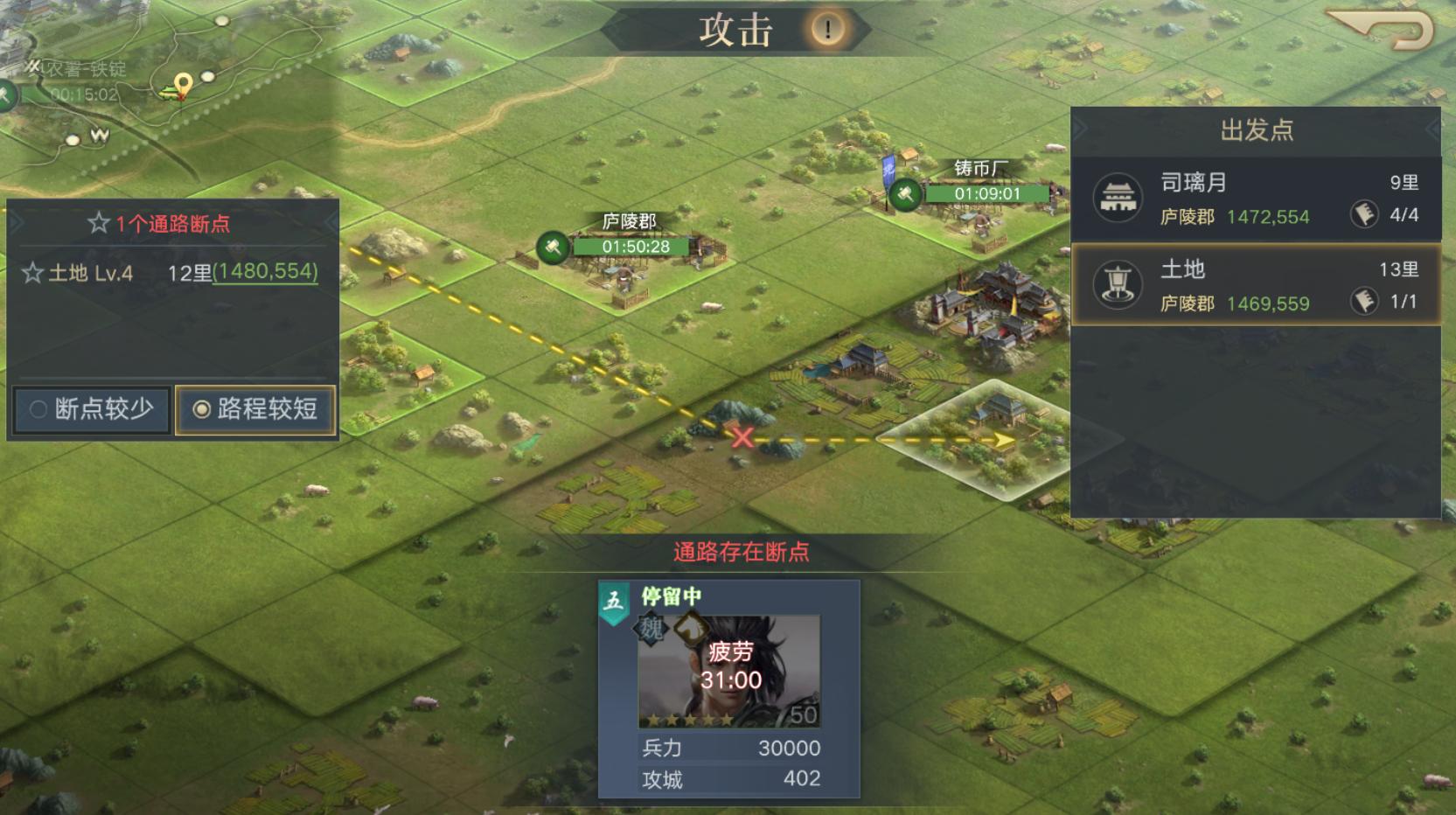This screenshot has width=1456, height=815.
Task: Select the 司璃月 departure entry
Action: [x=1250, y=199]
